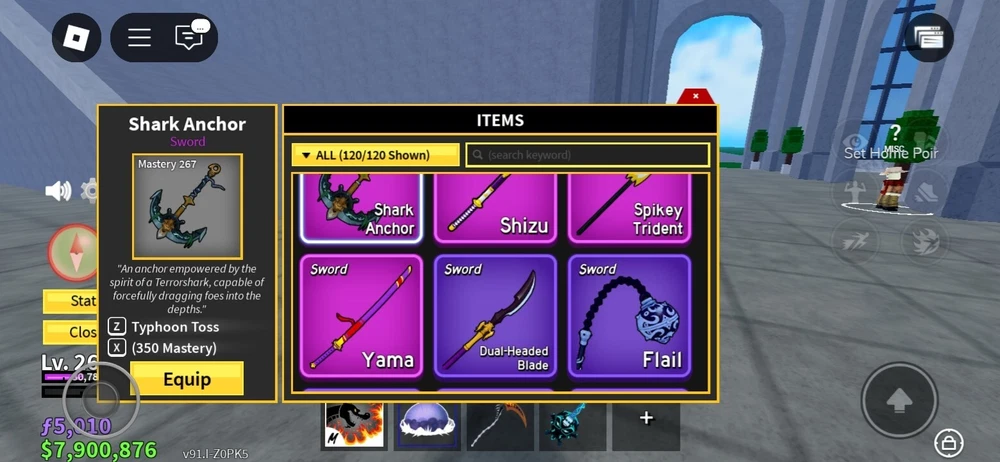Select the Dual-Headed Blade item
The height and width of the screenshot is (462, 1000).
click(x=495, y=315)
